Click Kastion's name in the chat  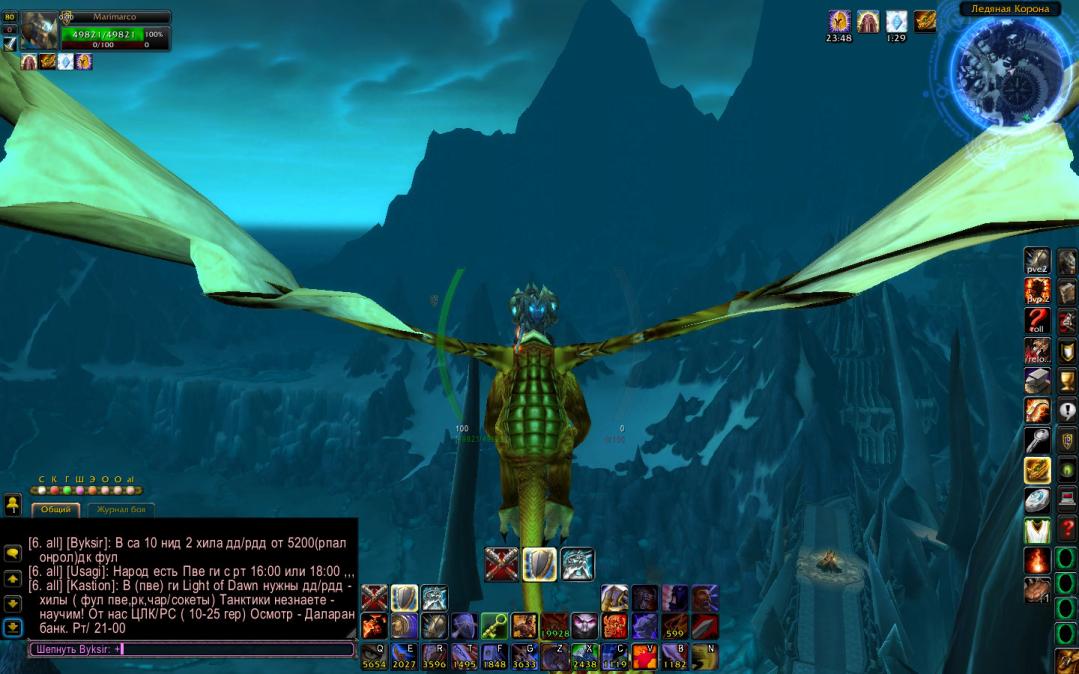95,585
